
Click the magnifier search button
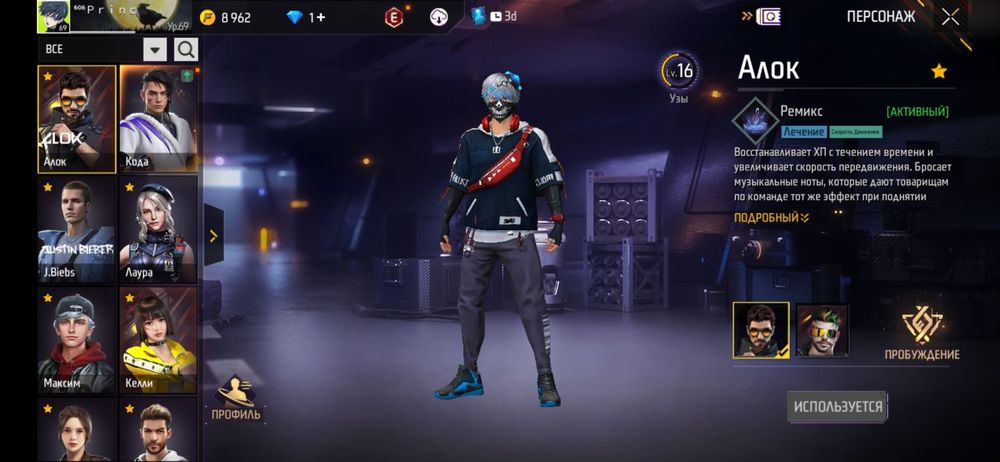tap(186, 49)
